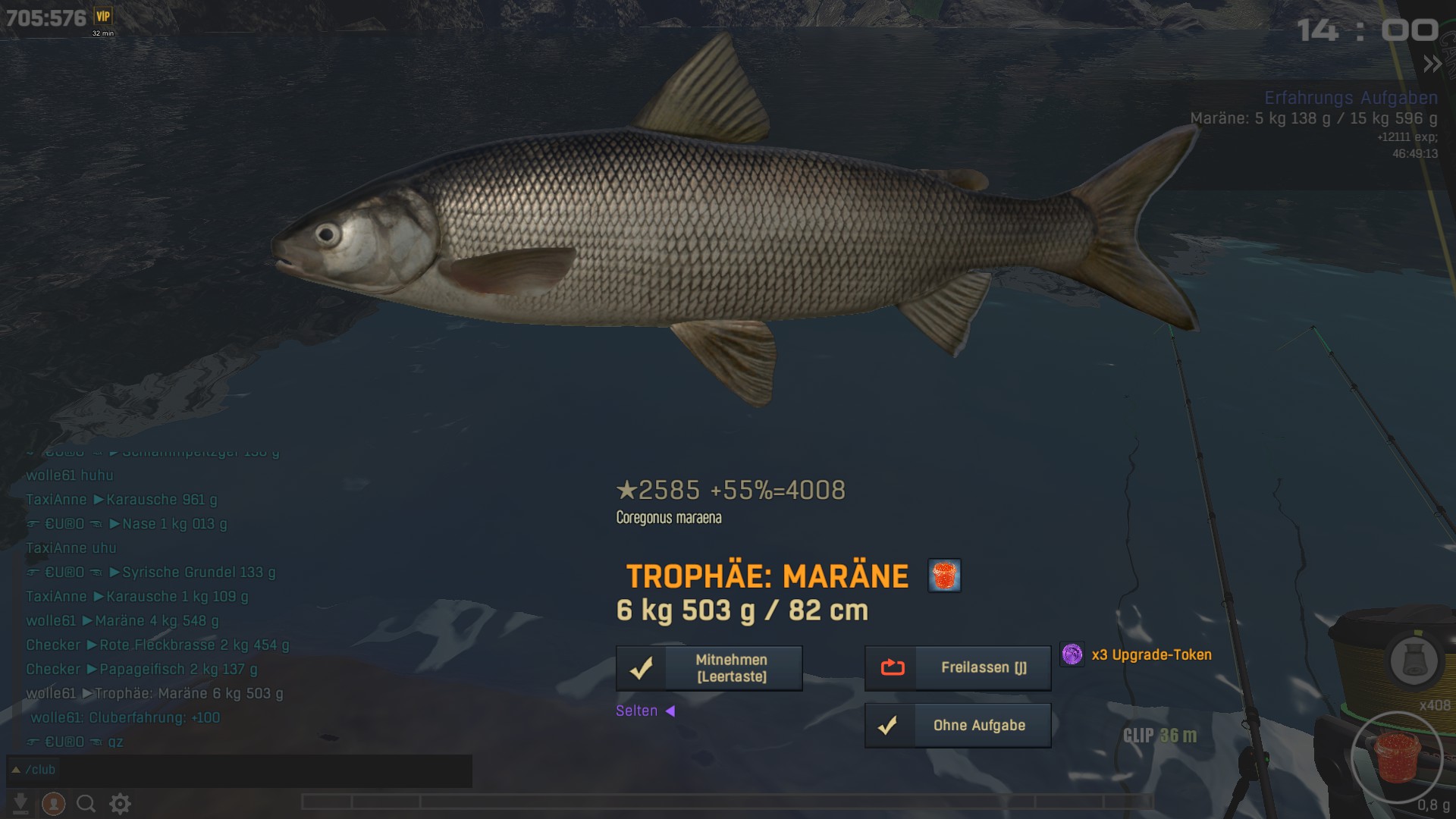Release the fish with the Freilassen button
Viewport: 1456px width, 819px height.
click(958, 668)
